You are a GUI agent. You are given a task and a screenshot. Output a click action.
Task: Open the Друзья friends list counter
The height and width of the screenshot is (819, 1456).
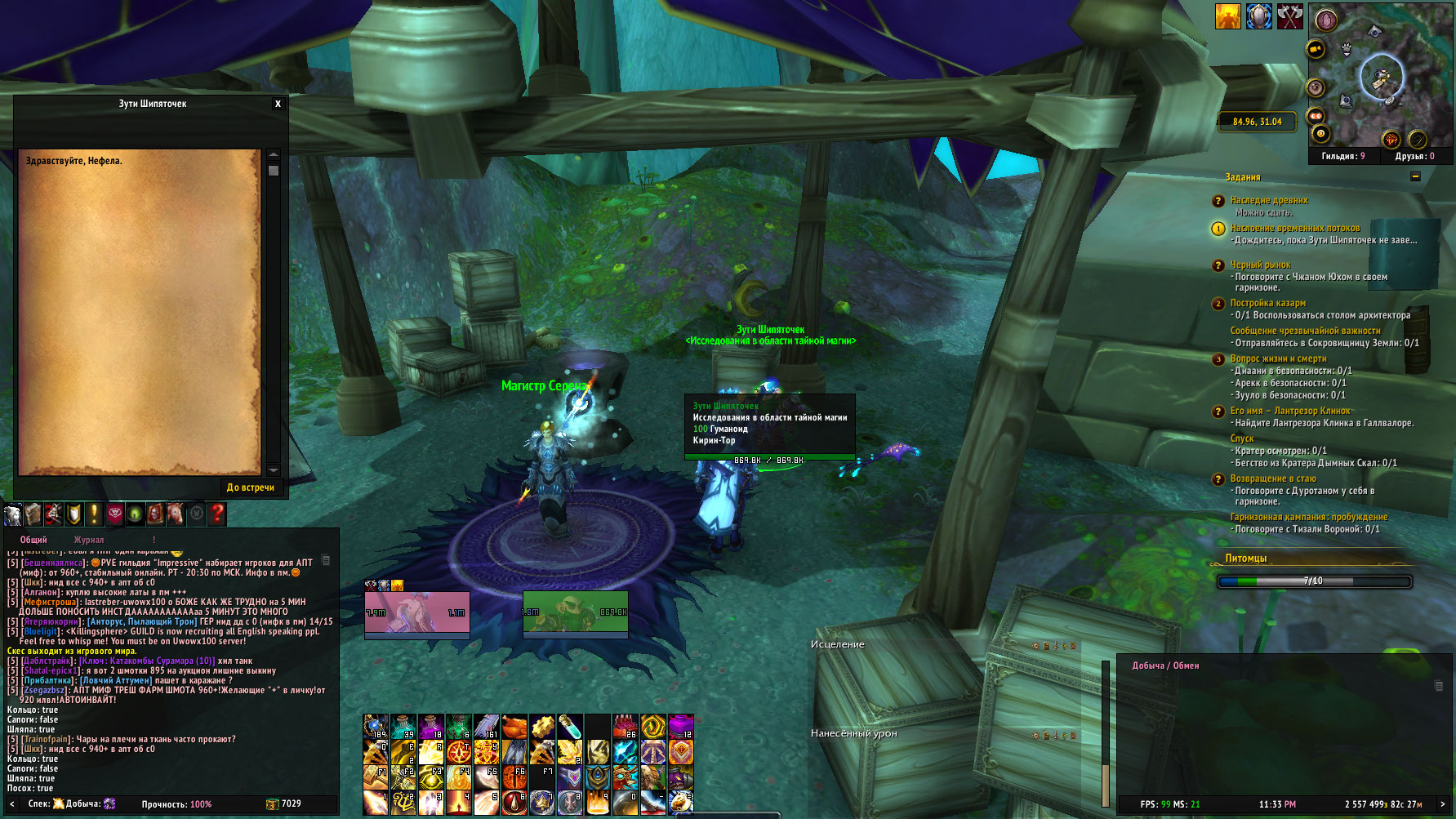pos(1414,156)
